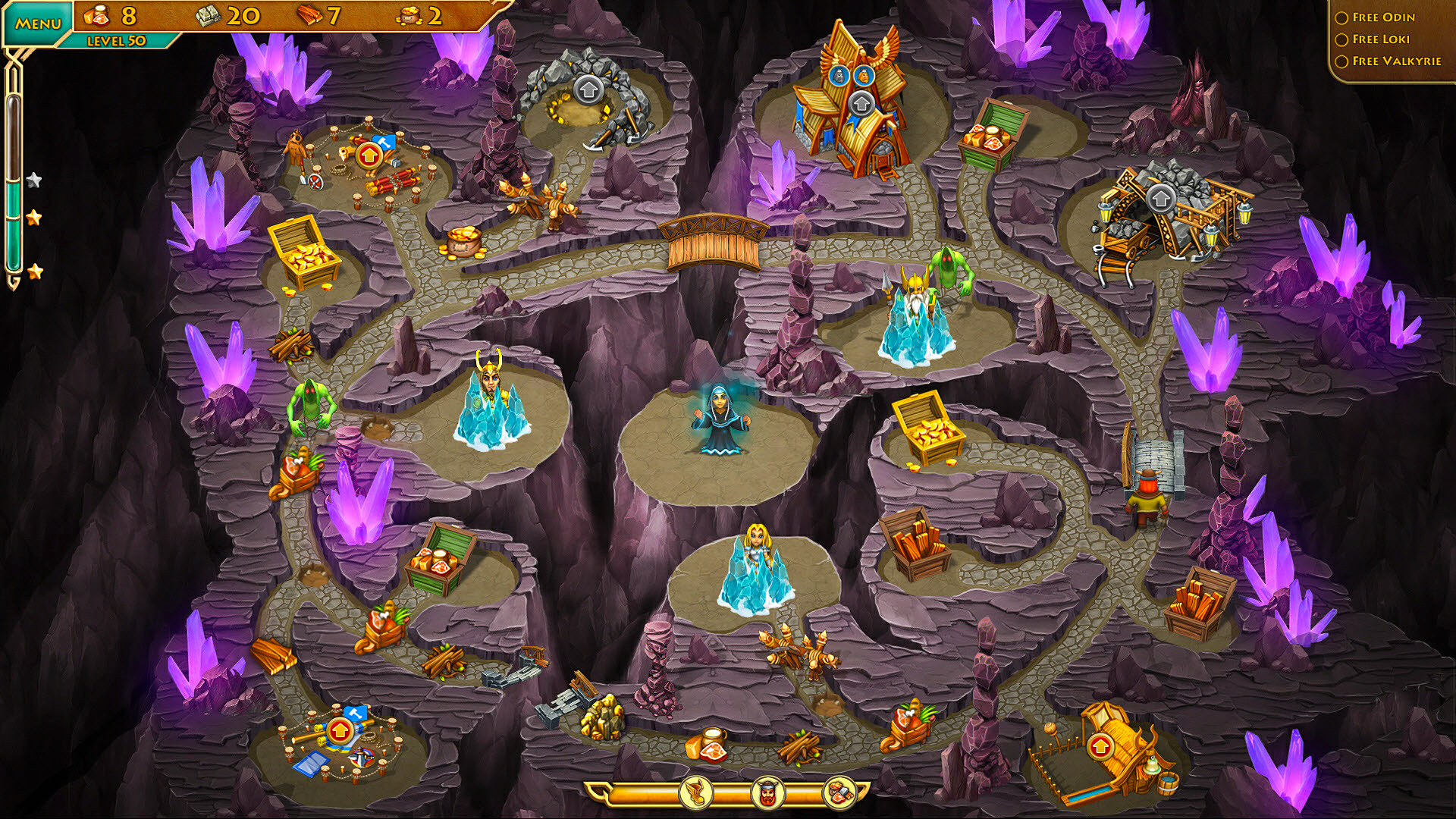Expand the upgrade arrow on the eagle longhouse

tap(861, 104)
